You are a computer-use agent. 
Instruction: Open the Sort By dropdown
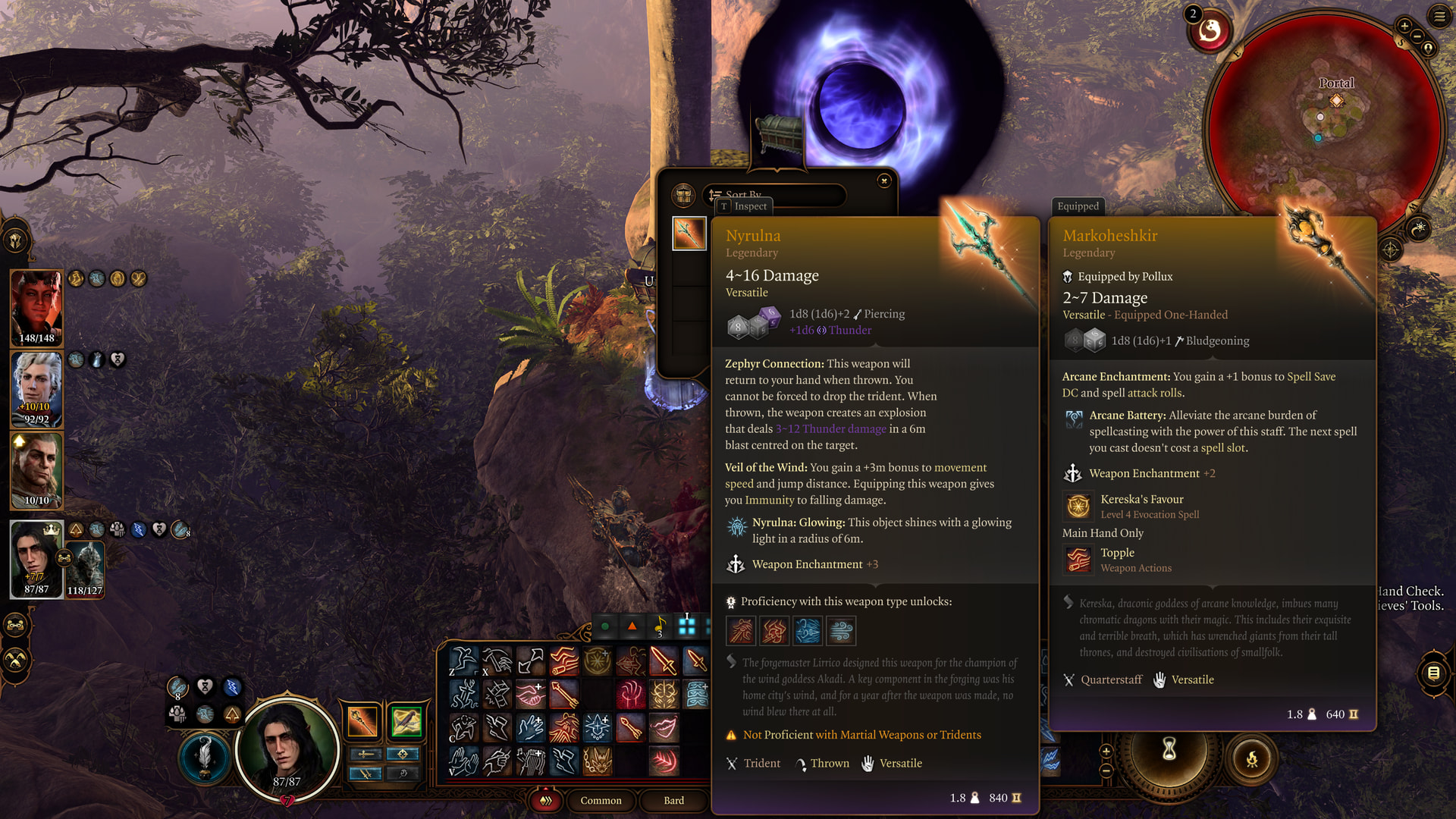pos(773,195)
